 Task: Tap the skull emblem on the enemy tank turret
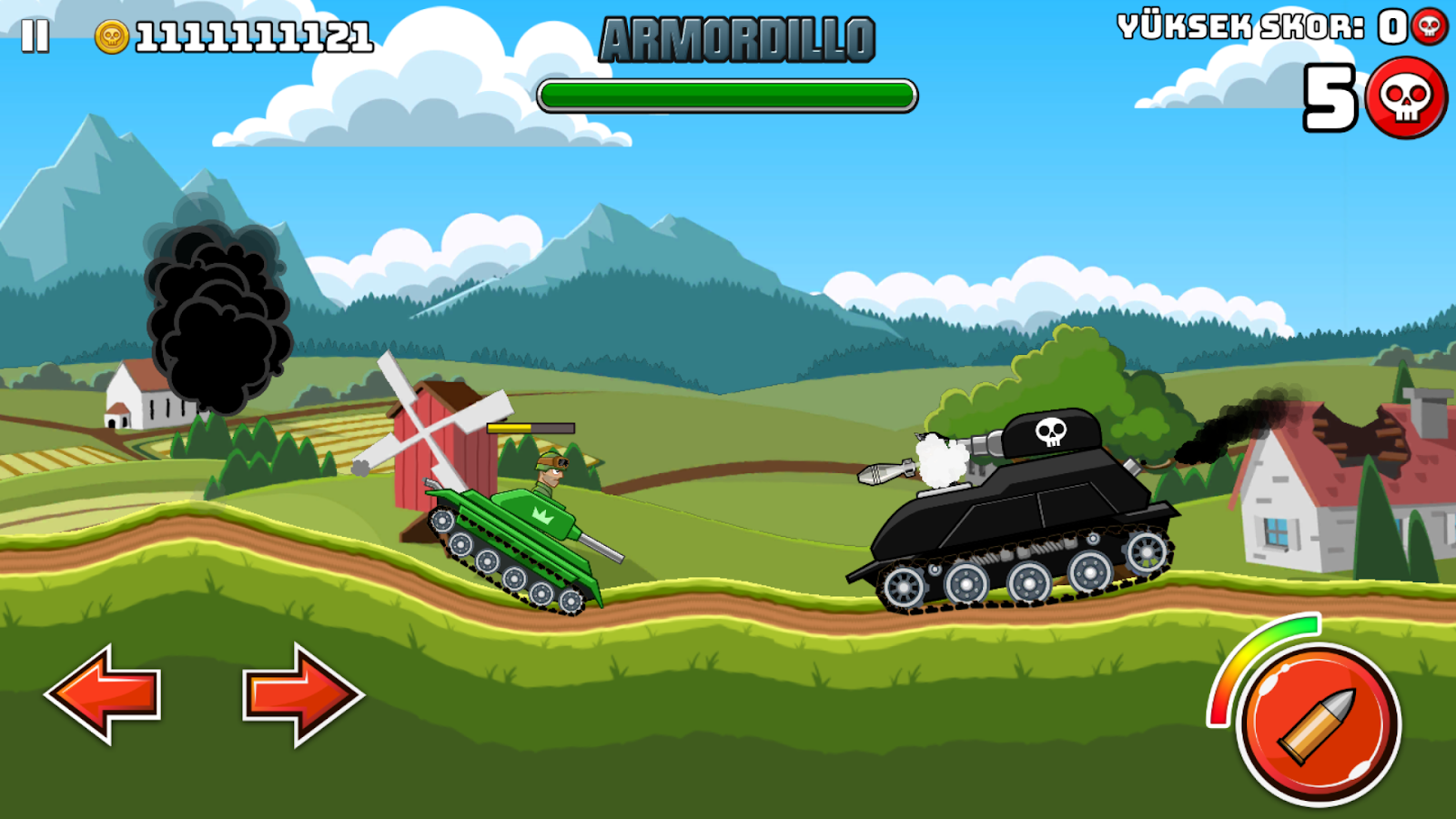pos(1052,430)
